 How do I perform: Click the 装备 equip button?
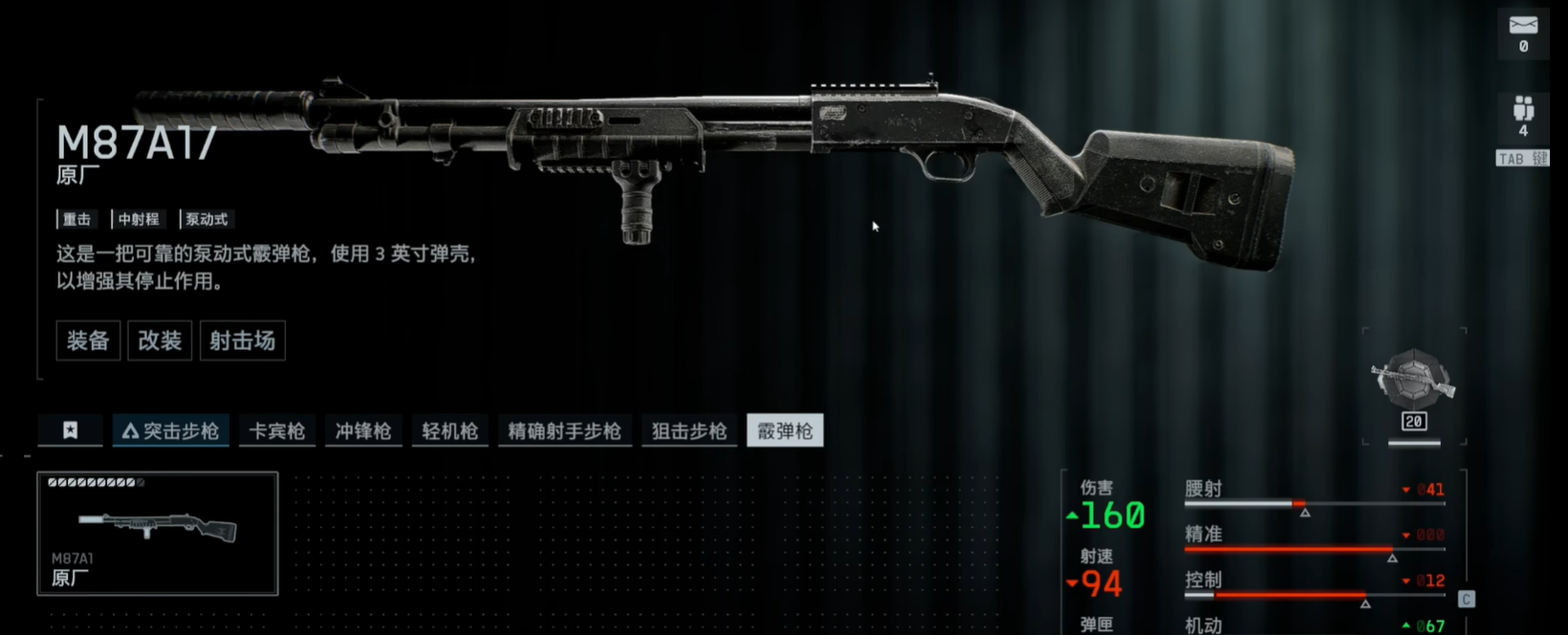[88, 340]
